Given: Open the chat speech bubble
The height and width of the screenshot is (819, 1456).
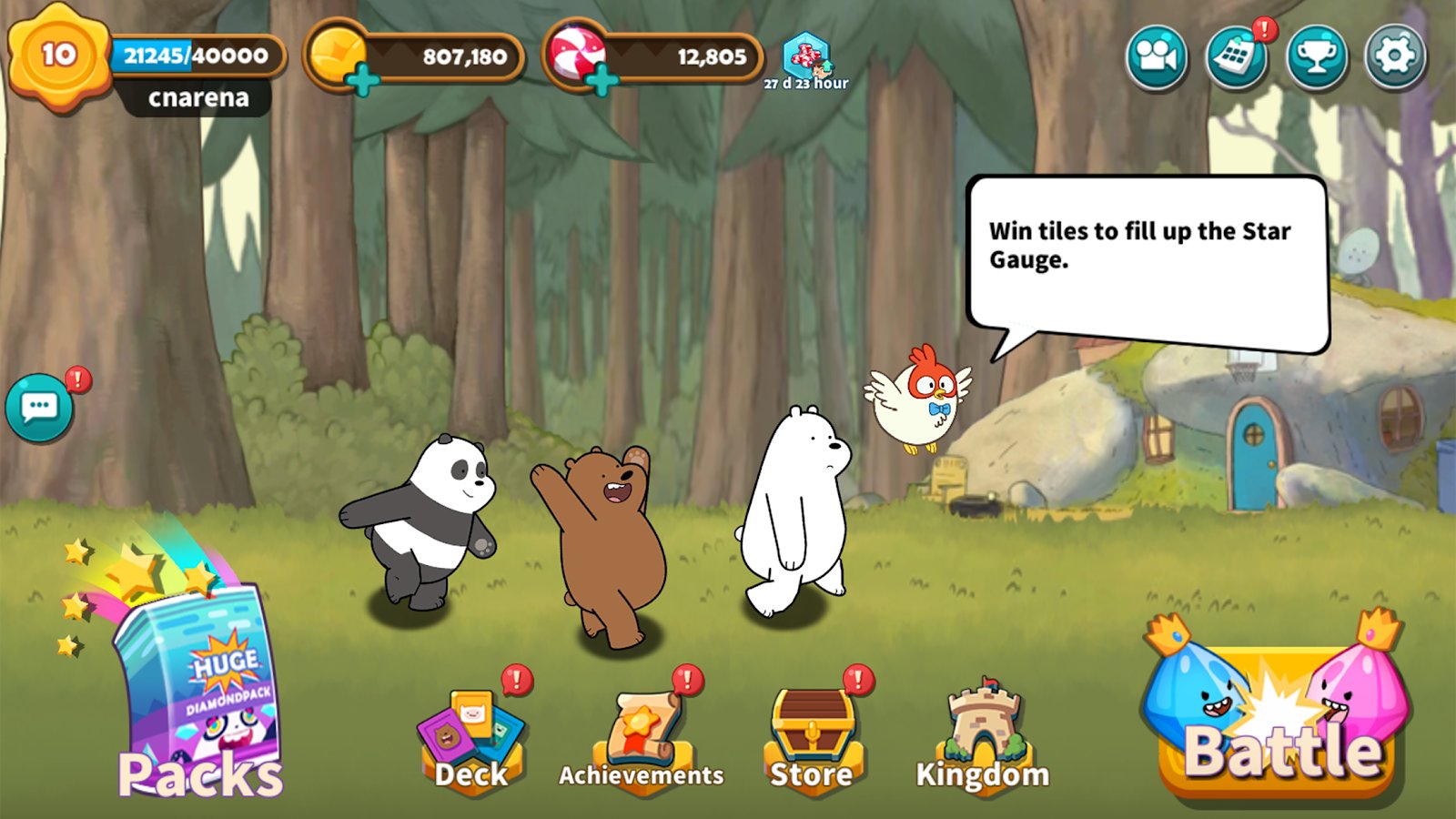Looking at the screenshot, I should tap(39, 408).
